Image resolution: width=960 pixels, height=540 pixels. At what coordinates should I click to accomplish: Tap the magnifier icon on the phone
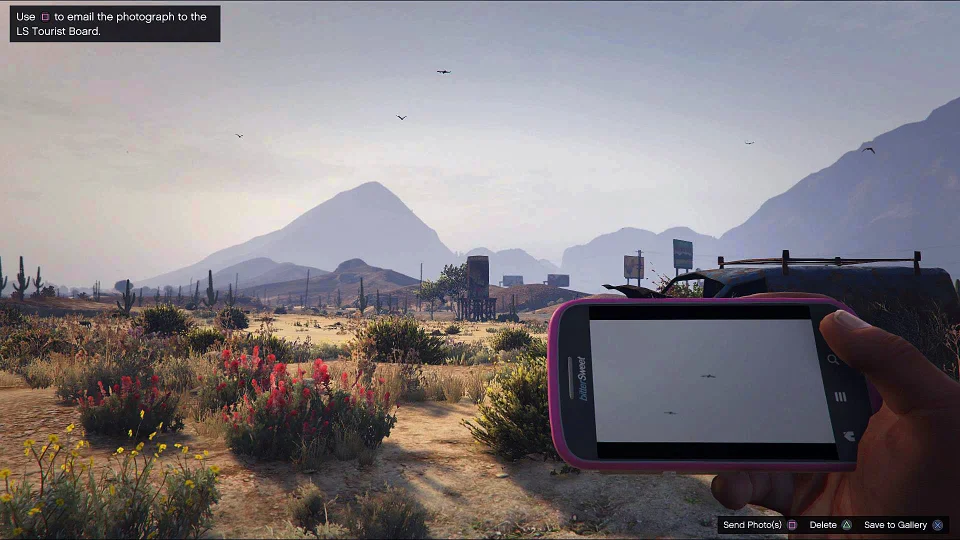[834, 360]
